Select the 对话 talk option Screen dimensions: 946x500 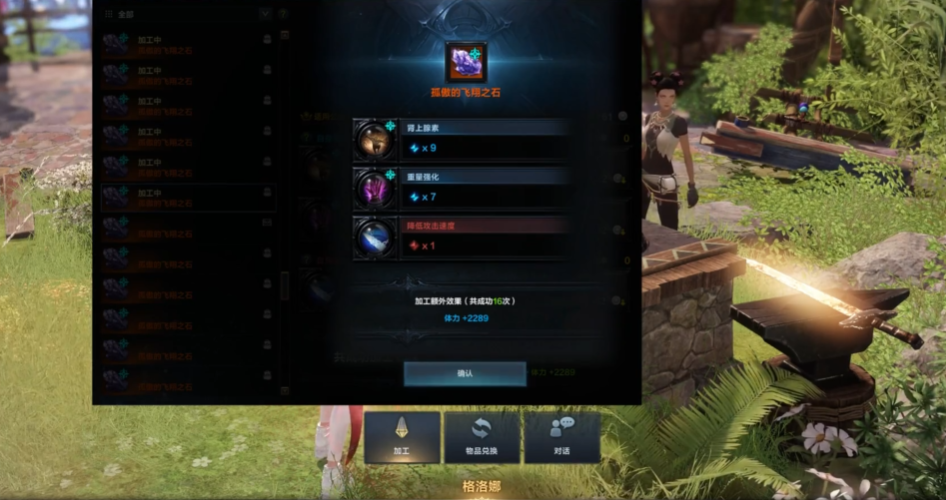(x=562, y=437)
